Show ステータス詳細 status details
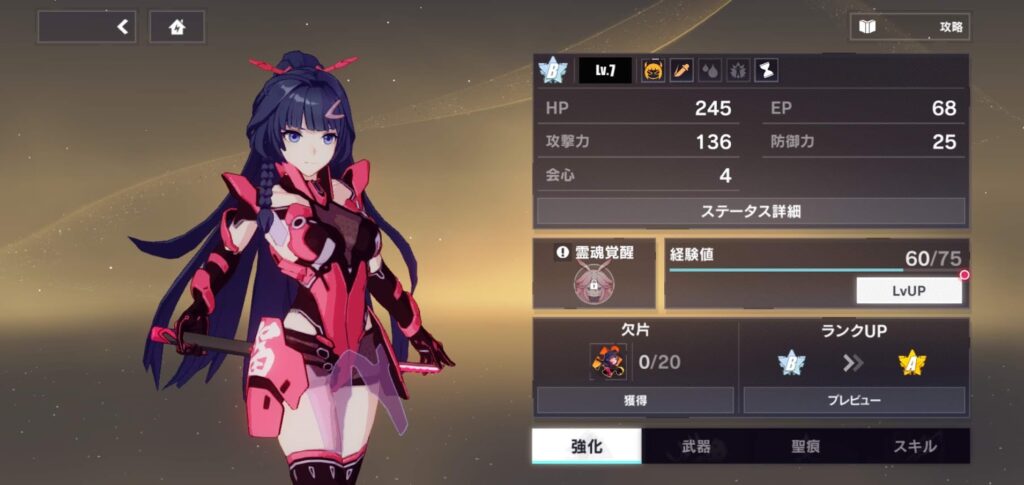1024x485 pixels. [x=750, y=211]
